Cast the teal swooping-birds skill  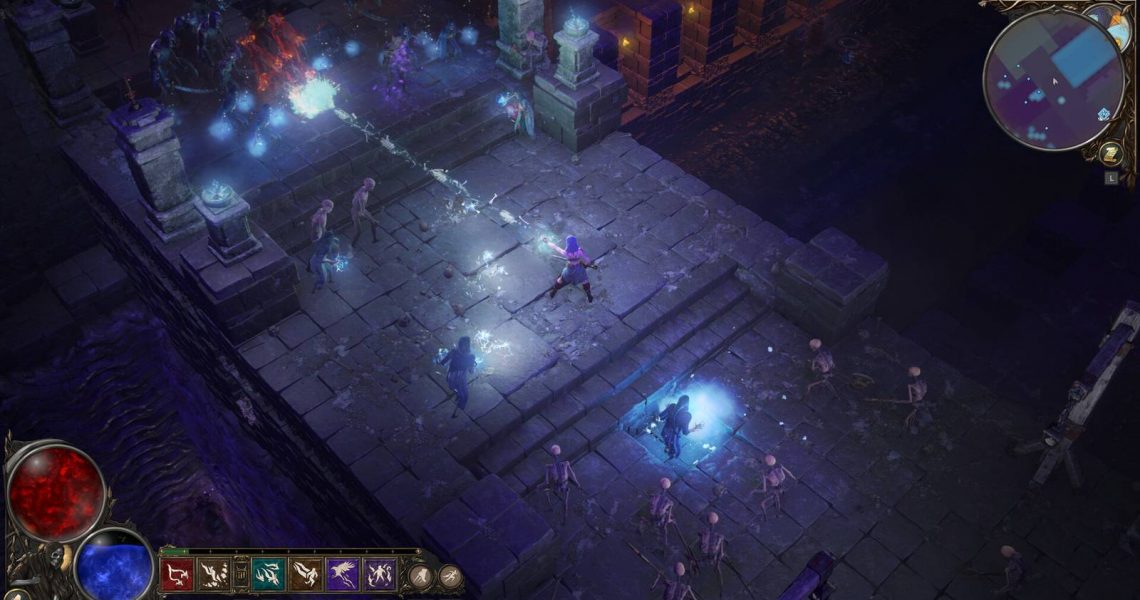click(268, 574)
